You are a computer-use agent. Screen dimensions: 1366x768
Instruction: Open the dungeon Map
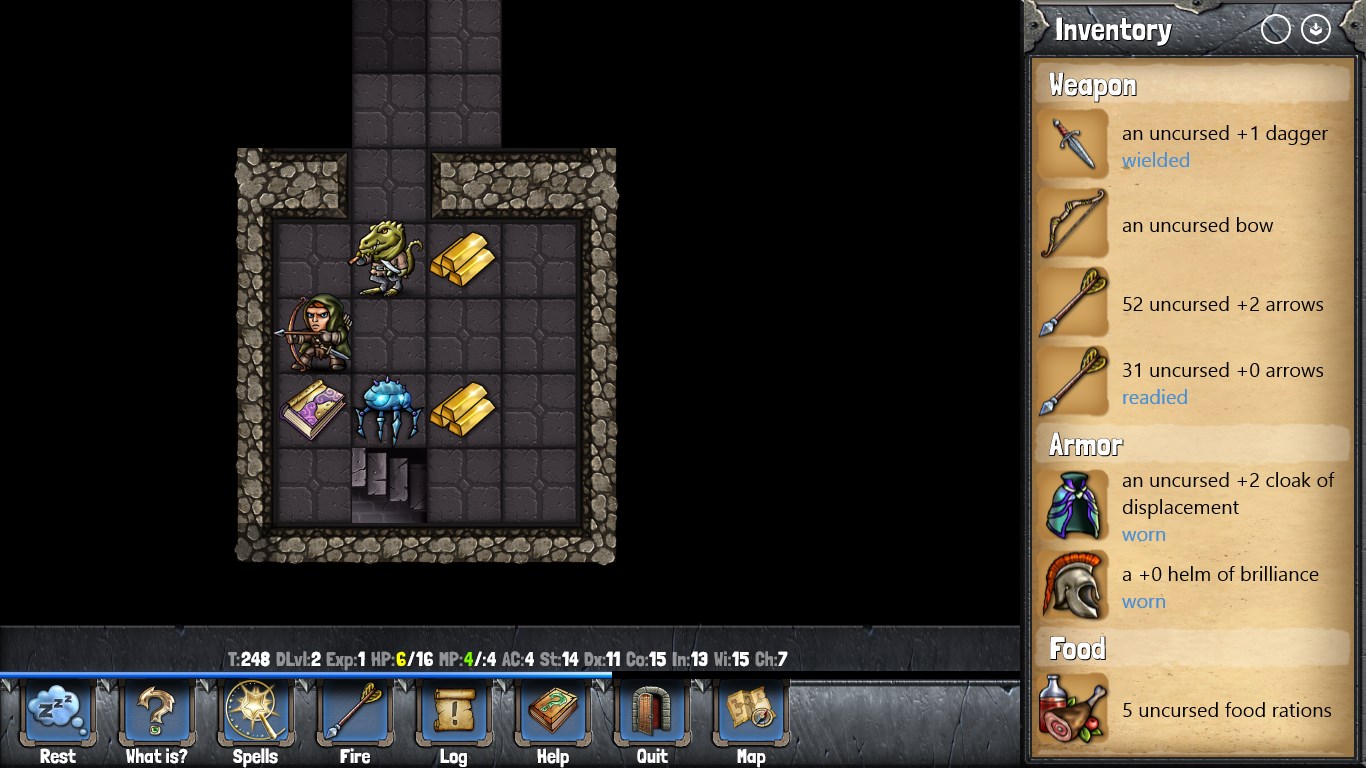coord(751,712)
